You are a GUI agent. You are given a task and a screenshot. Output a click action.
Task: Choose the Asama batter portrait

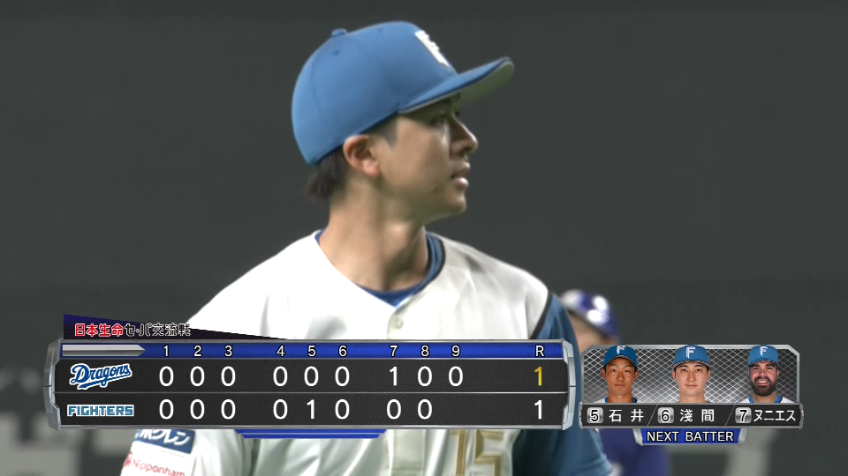(691, 374)
